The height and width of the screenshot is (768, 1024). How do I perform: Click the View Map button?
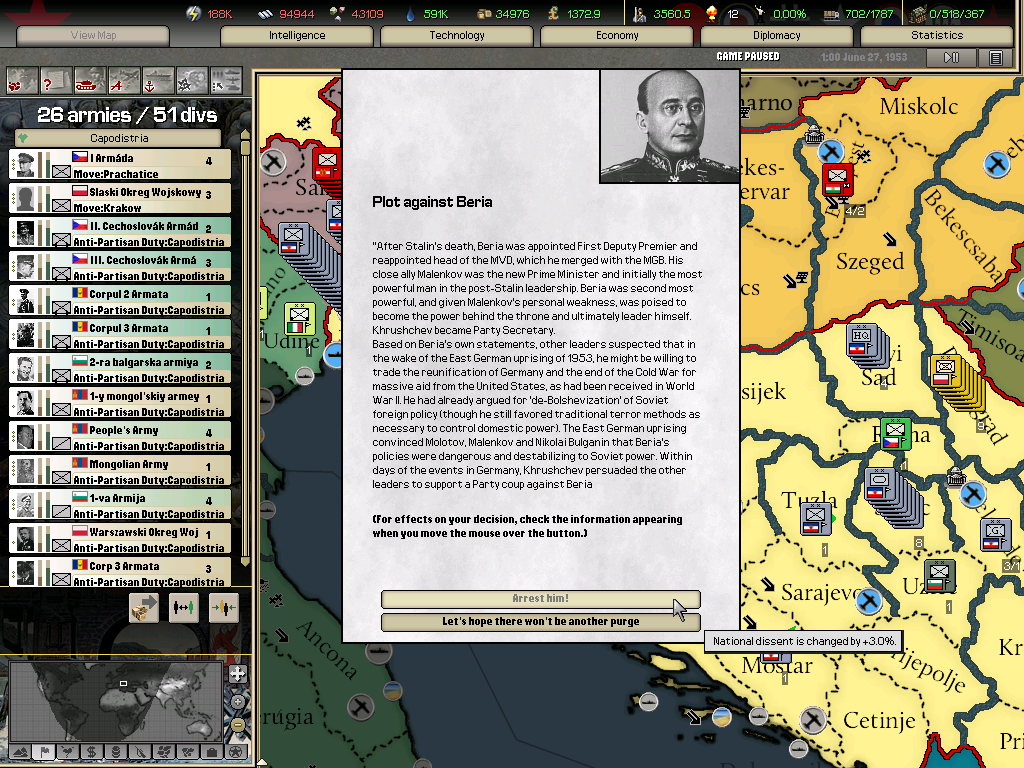(94, 36)
